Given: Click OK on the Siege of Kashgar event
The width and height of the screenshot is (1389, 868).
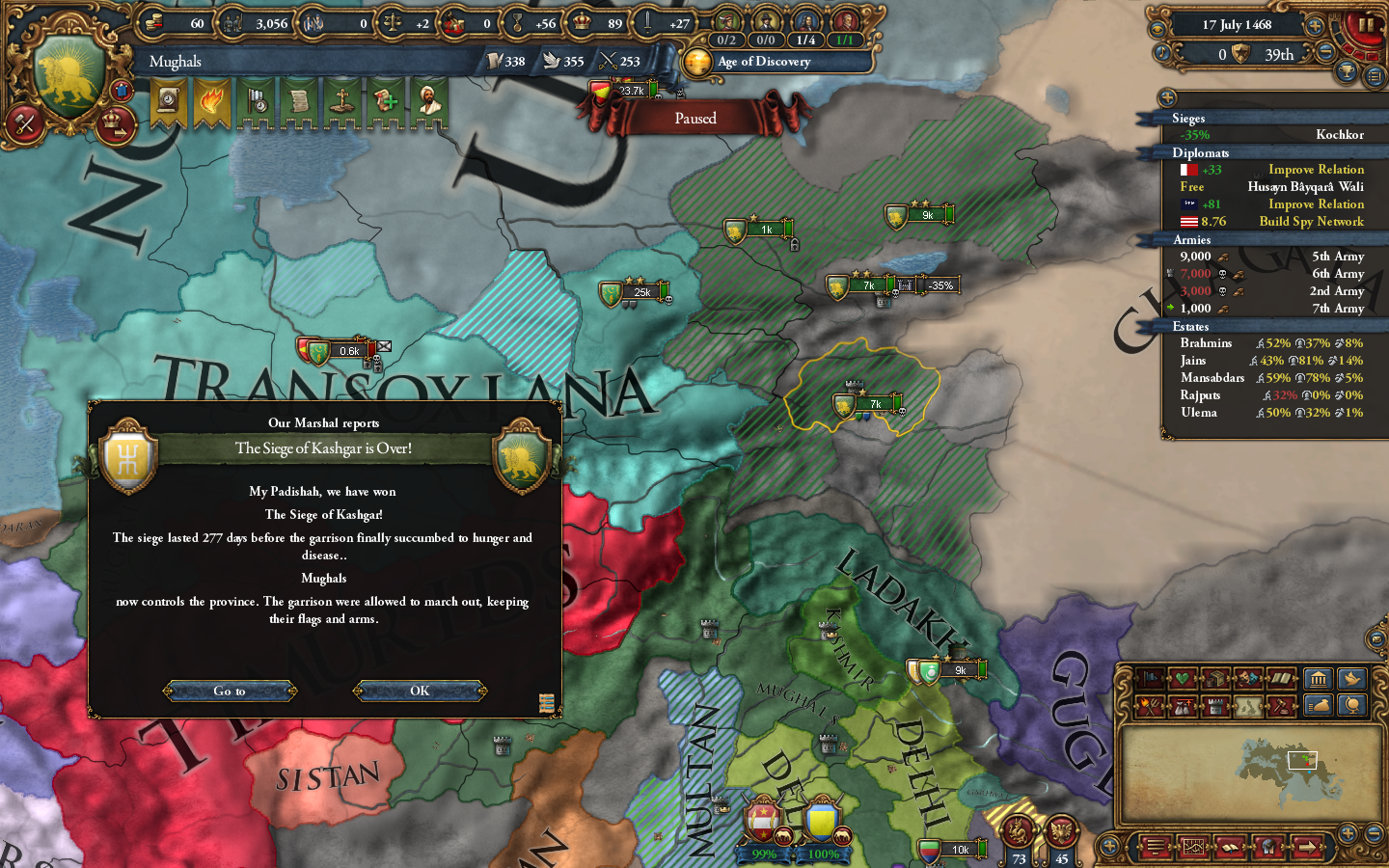Looking at the screenshot, I should point(420,691).
